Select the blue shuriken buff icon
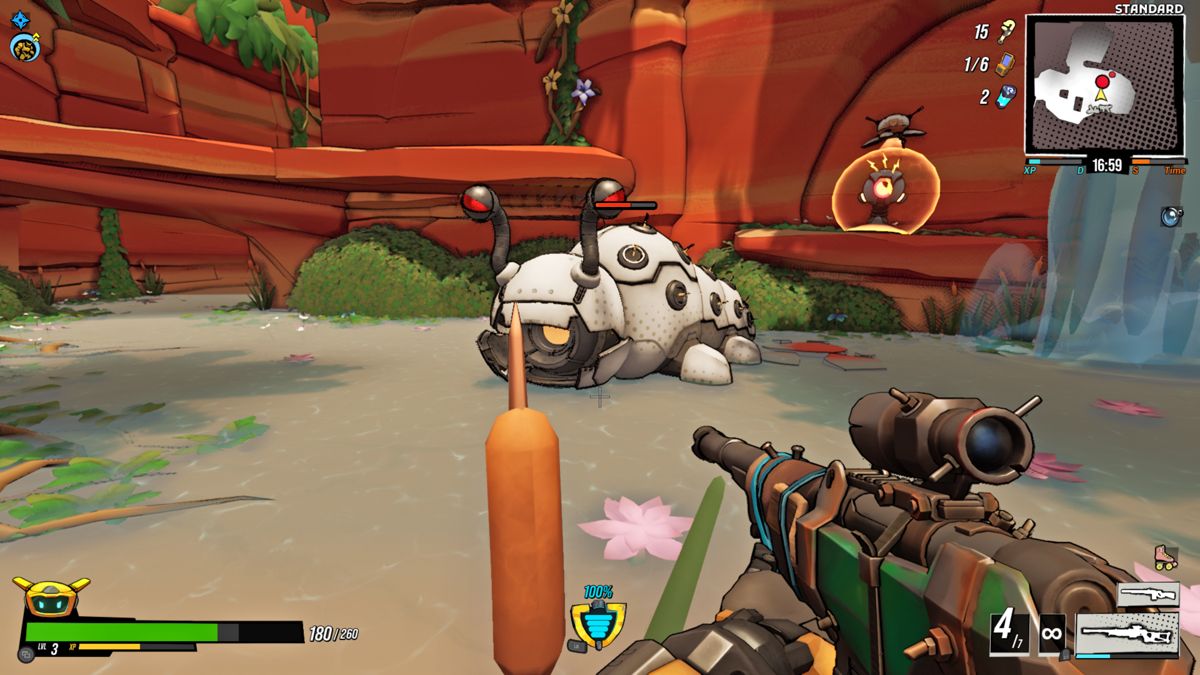This screenshot has height=675, width=1200. click(x=21, y=18)
